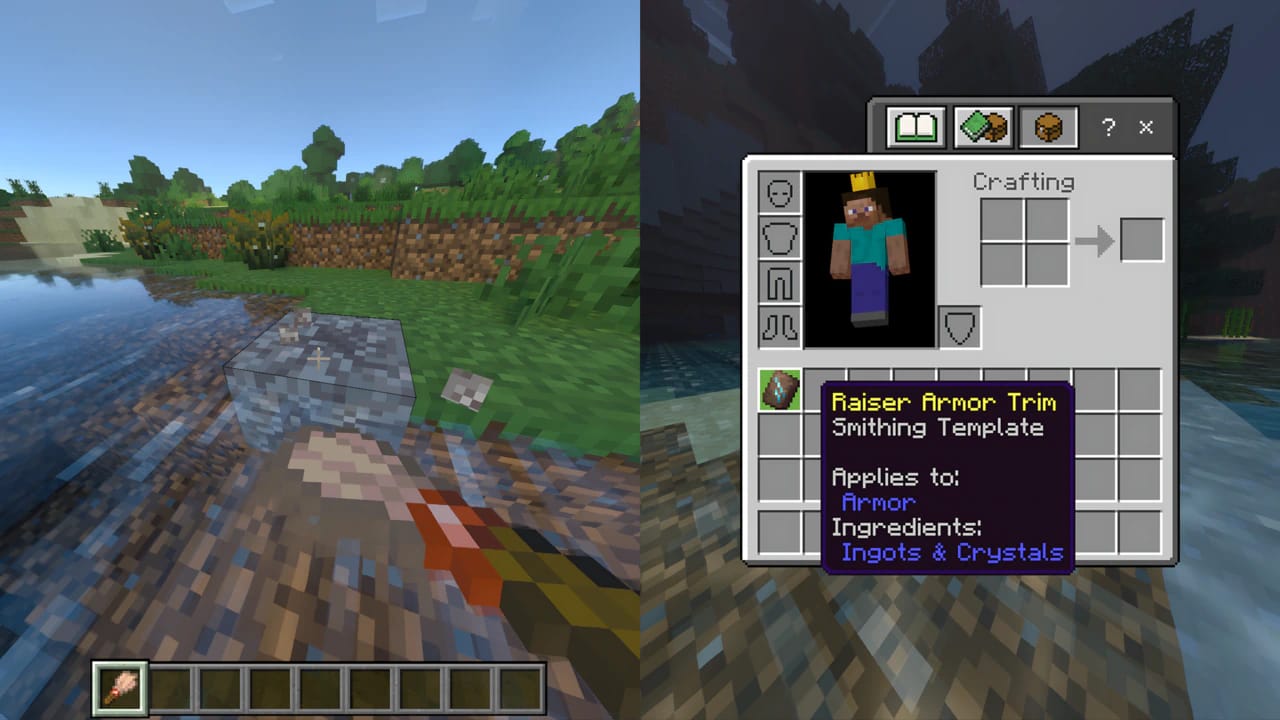Click the shield off-hand slot icon
Viewport: 1280px width, 720px height.
coord(958,326)
